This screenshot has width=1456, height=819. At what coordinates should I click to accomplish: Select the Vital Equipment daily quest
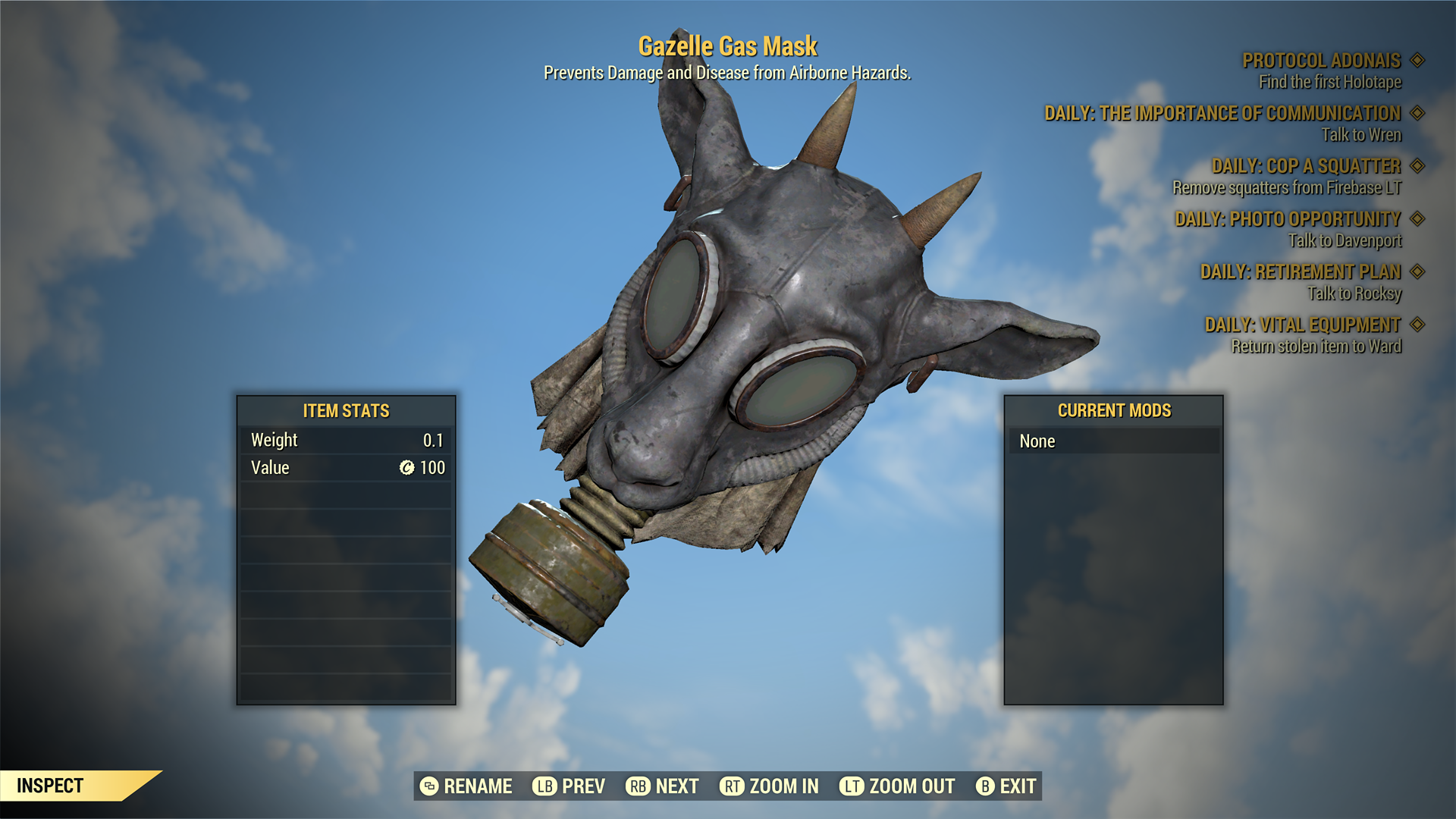pyautogui.click(x=1303, y=325)
